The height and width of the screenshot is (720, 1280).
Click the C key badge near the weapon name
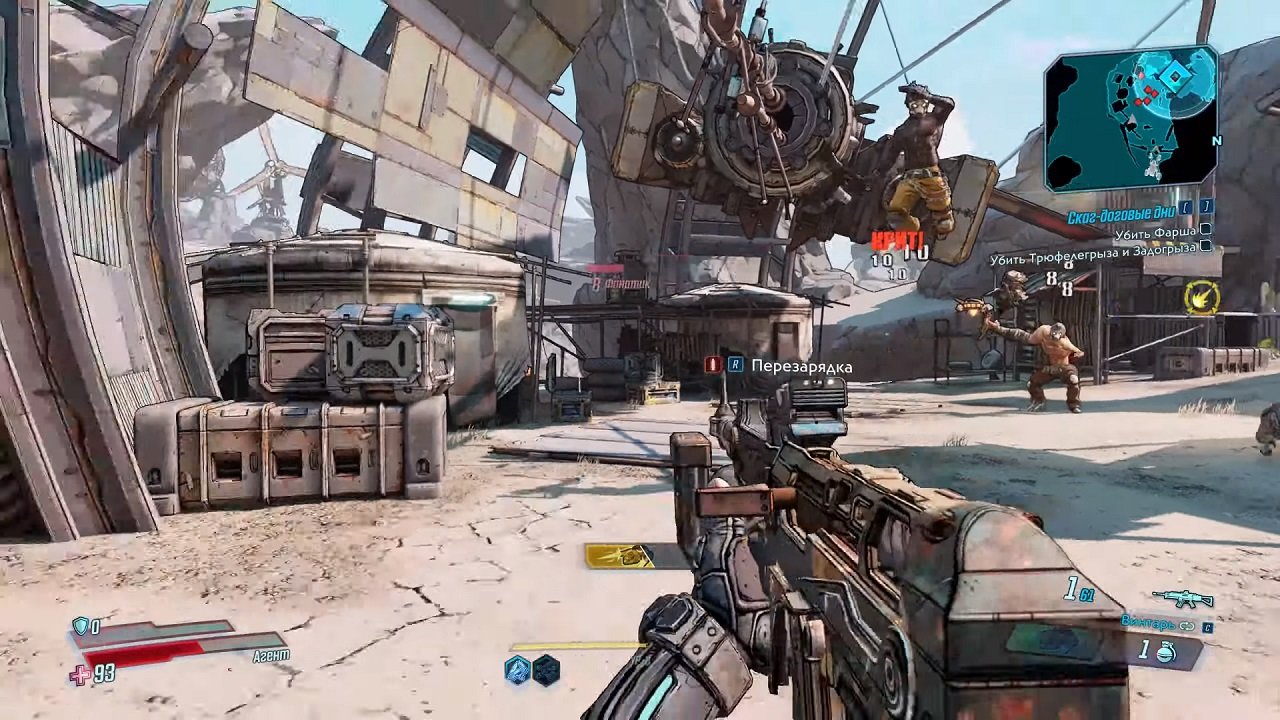(x=1208, y=628)
